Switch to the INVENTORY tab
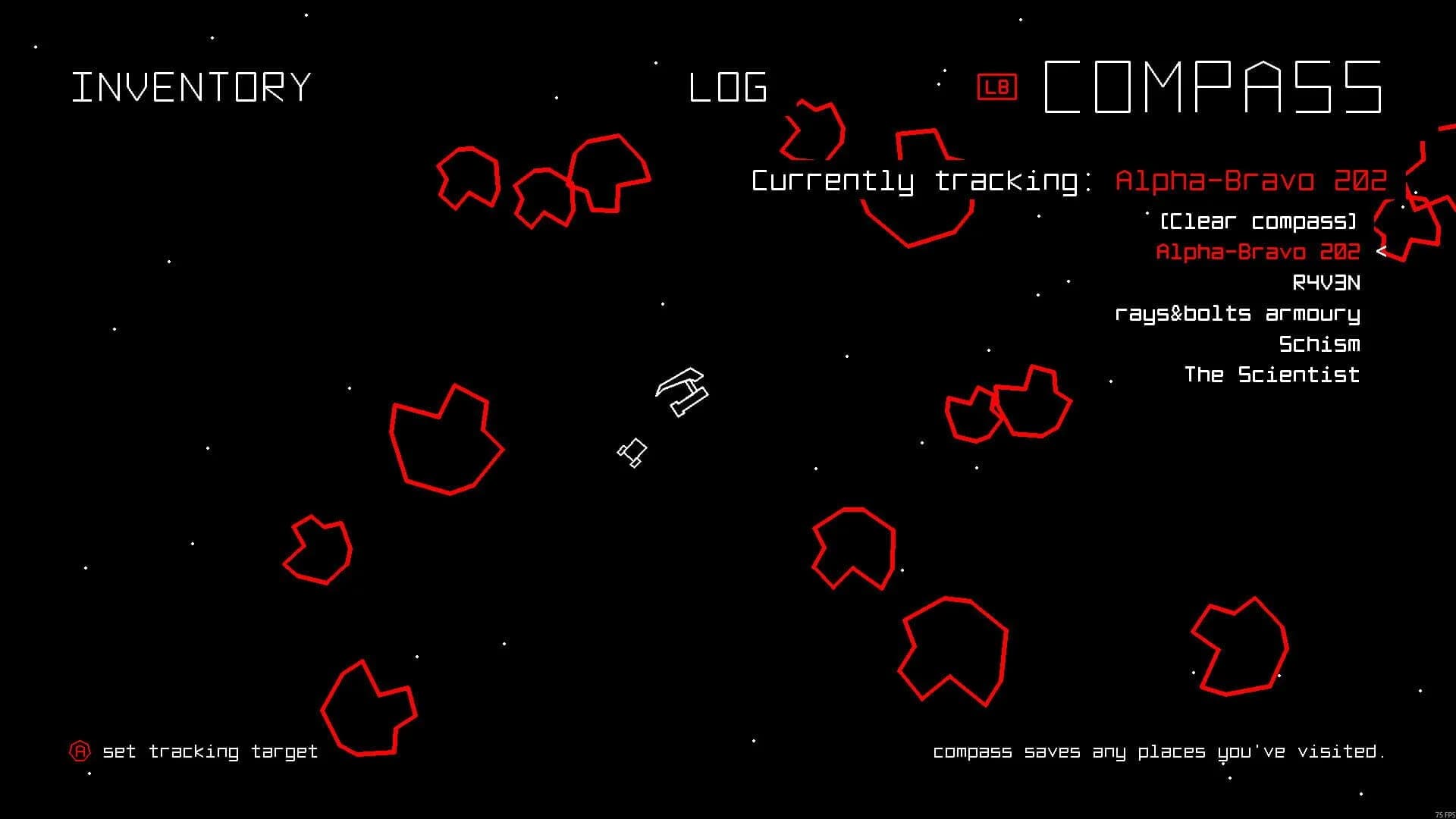The width and height of the screenshot is (1456, 819). (191, 86)
